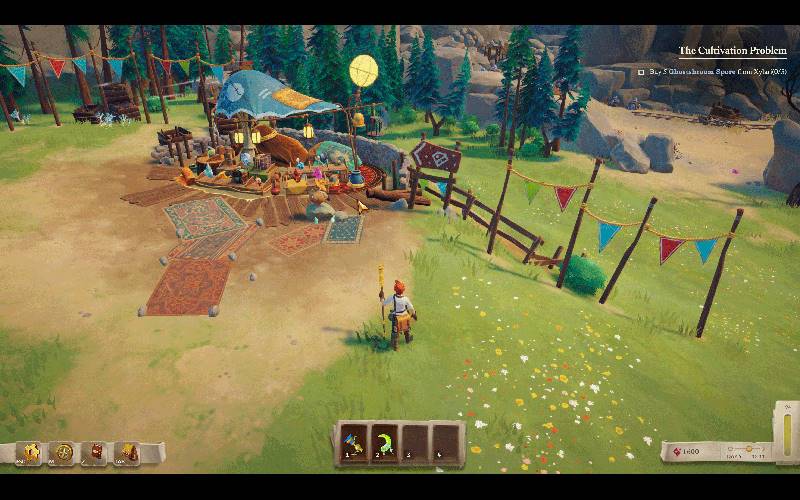
Task: Select the green sickle in hotbar slot 2
Action: [385, 440]
